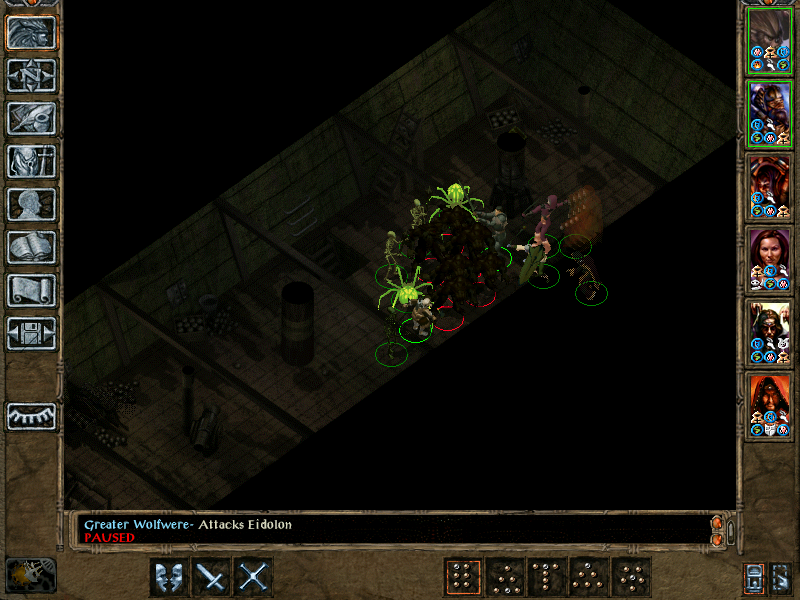Open the journal with the quill button
The width and height of the screenshot is (800, 600).
[31, 119]
